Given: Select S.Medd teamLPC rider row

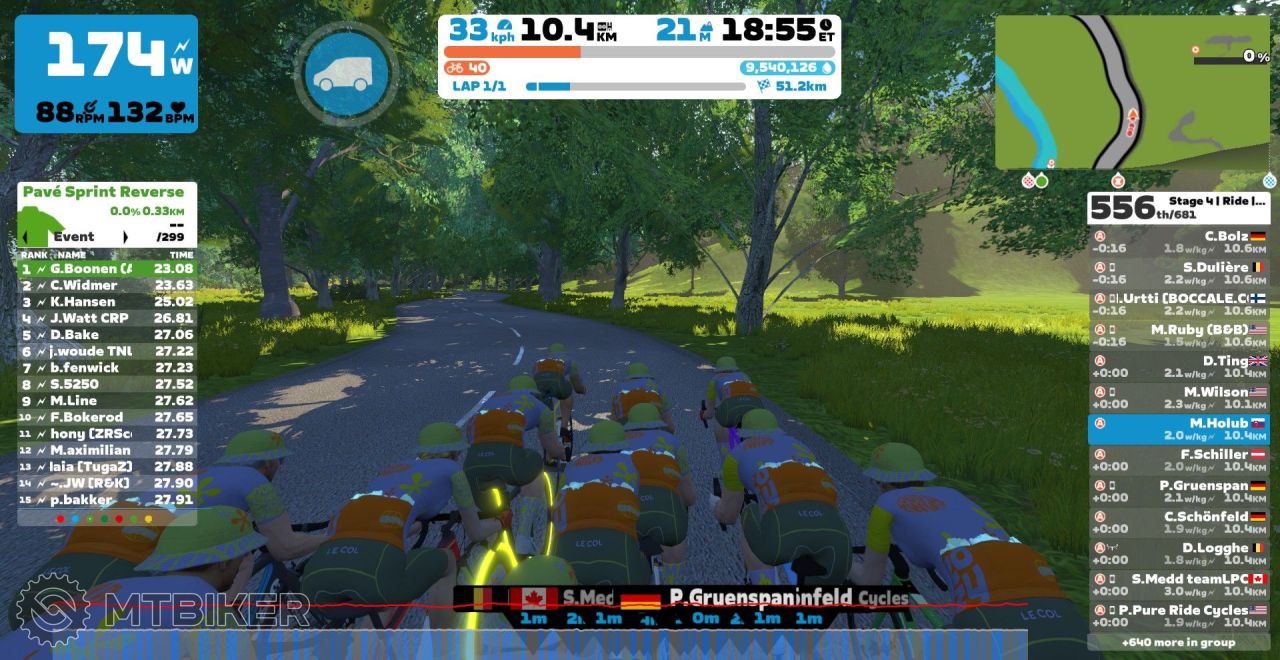Looking at the screenshot, I should click(1178, 585).
